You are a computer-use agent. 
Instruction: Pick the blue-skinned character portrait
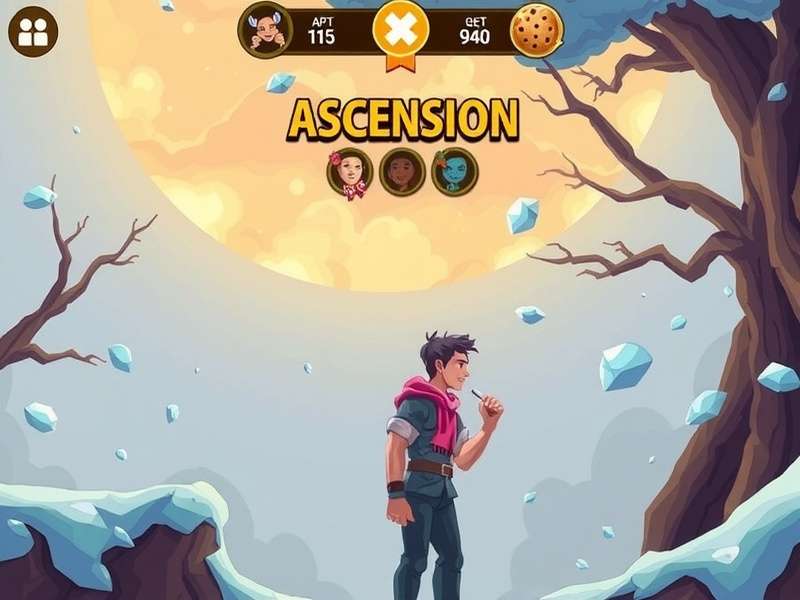[x=455, y=172]
